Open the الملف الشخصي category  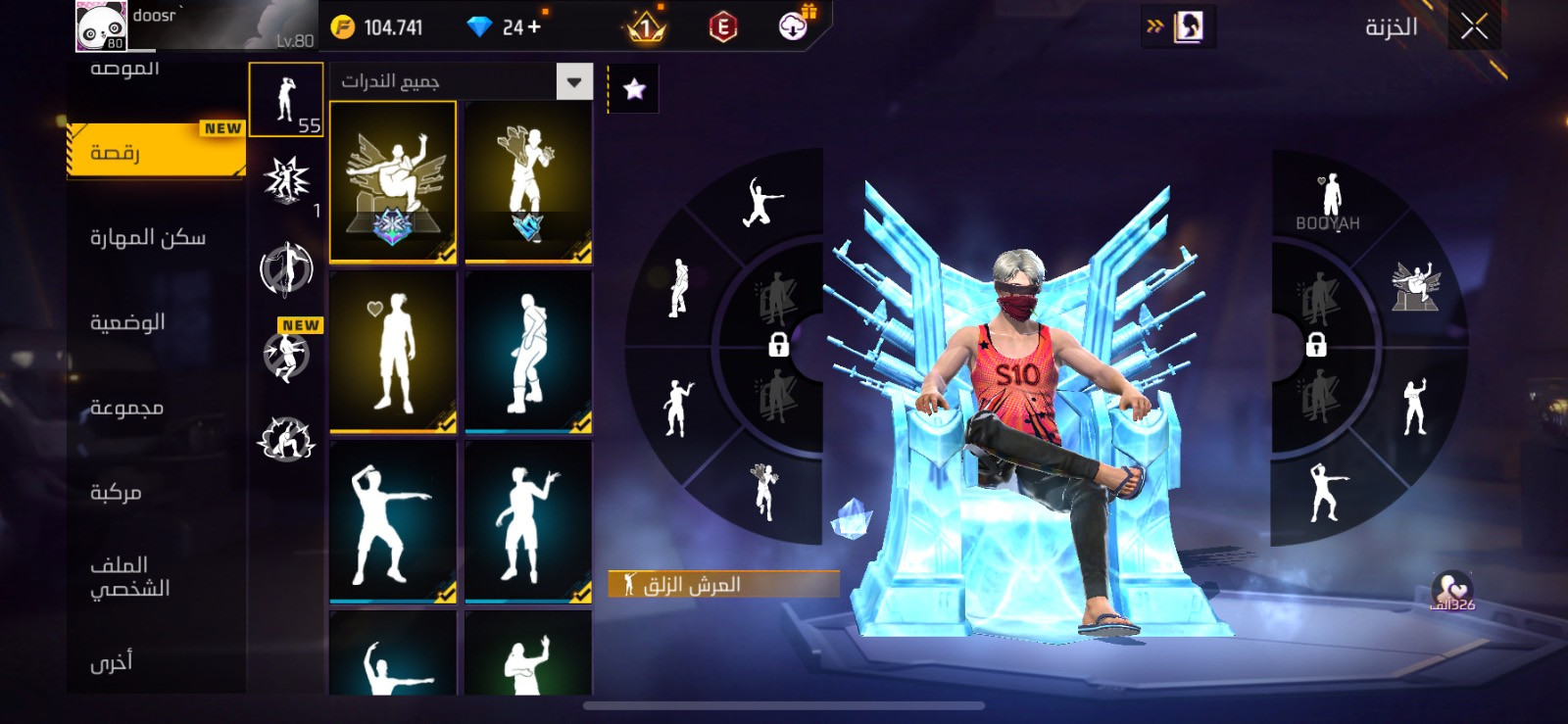129,576
